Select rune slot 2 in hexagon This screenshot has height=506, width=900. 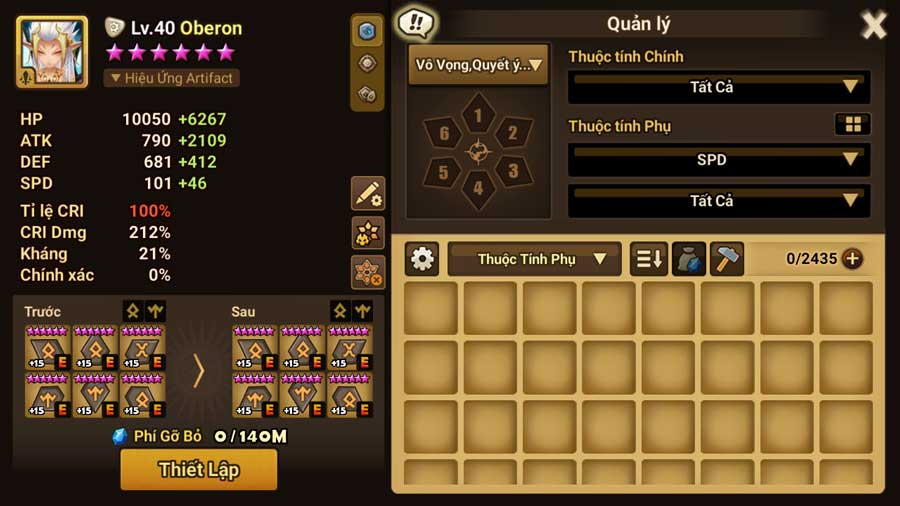(x=512, y=133)
